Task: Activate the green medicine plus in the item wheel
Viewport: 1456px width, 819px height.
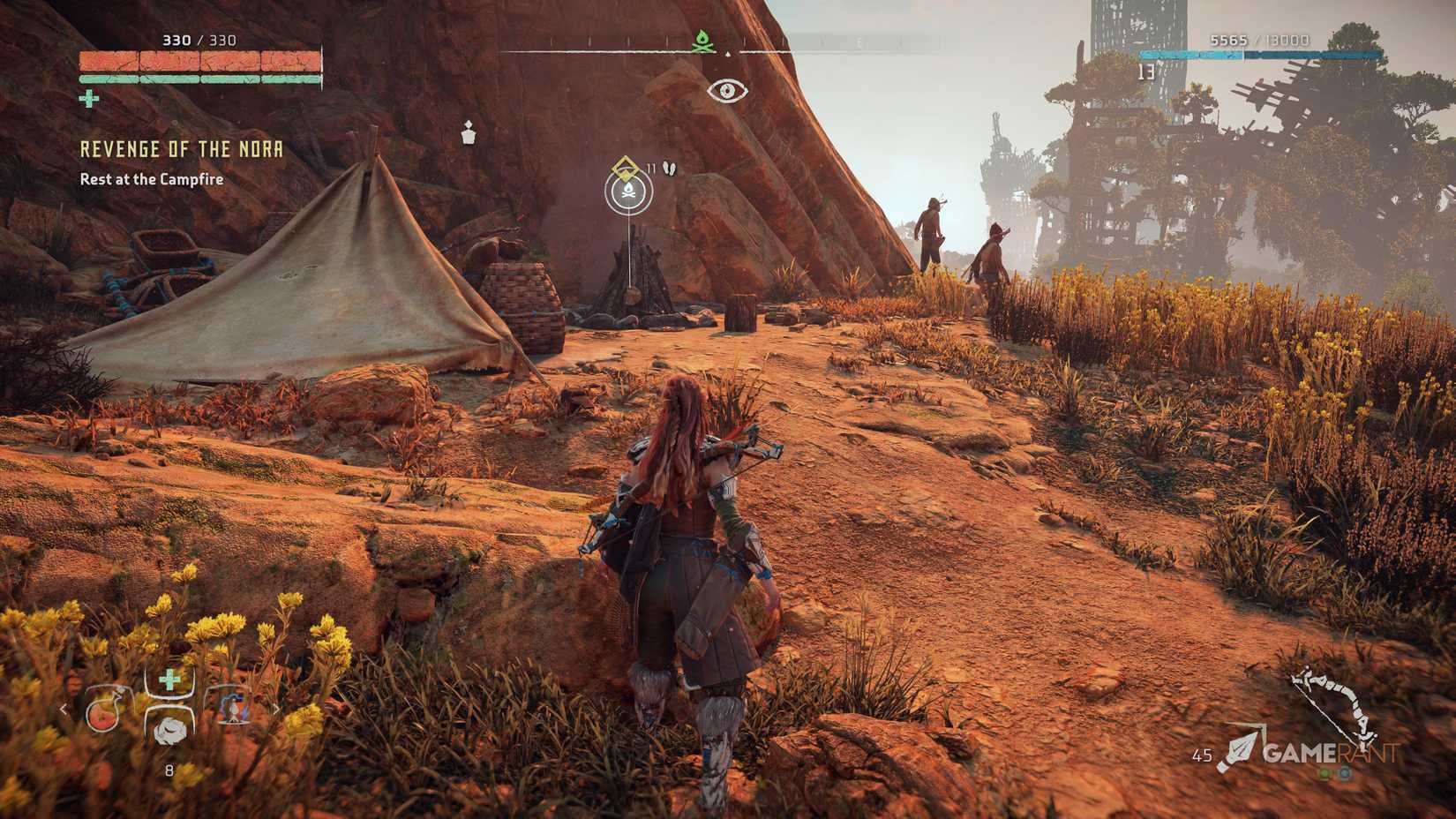Action: tap(169, 678)
